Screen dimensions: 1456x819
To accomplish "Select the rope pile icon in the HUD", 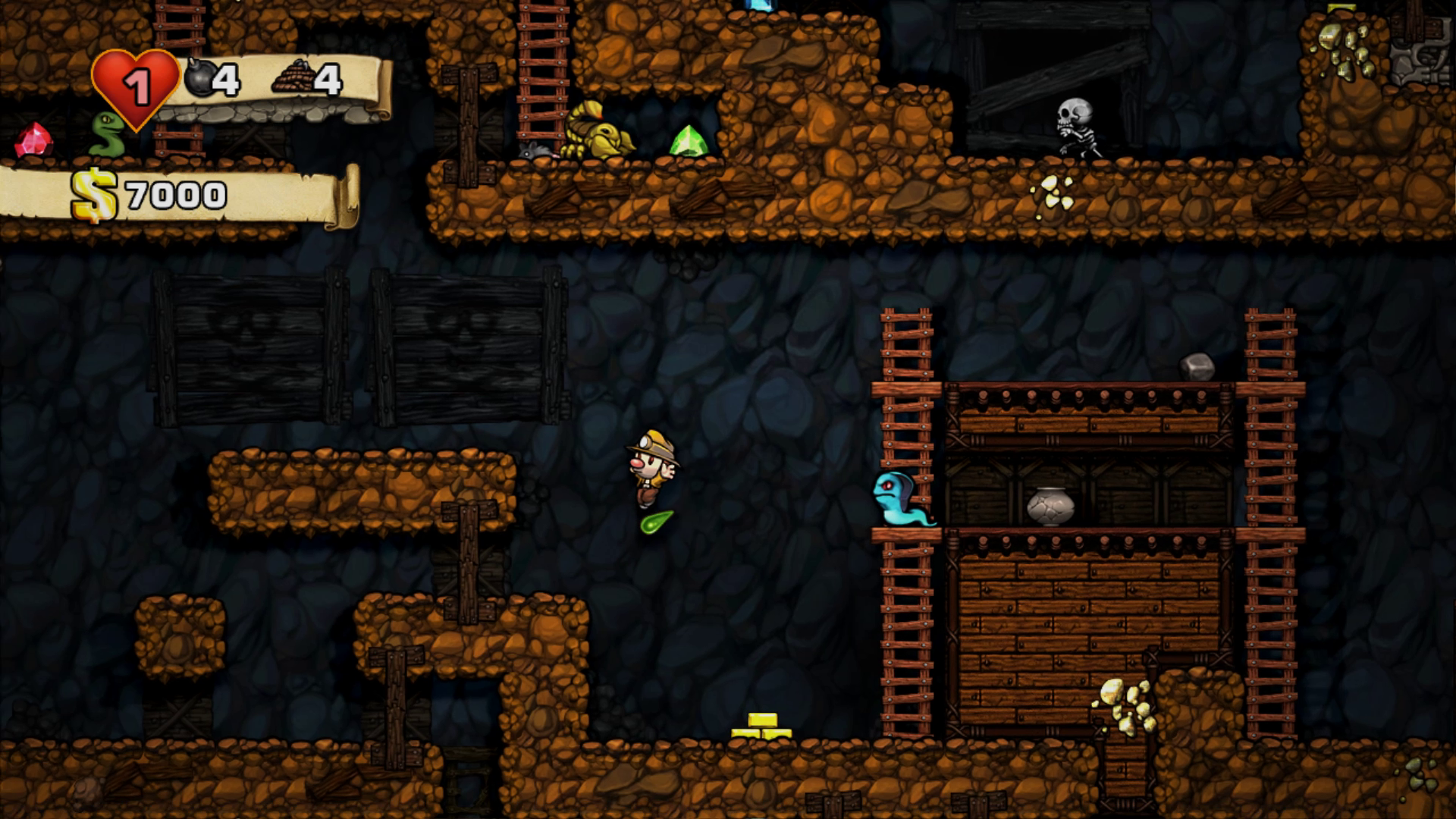I will pyautogui.click(x=293, y=77).
